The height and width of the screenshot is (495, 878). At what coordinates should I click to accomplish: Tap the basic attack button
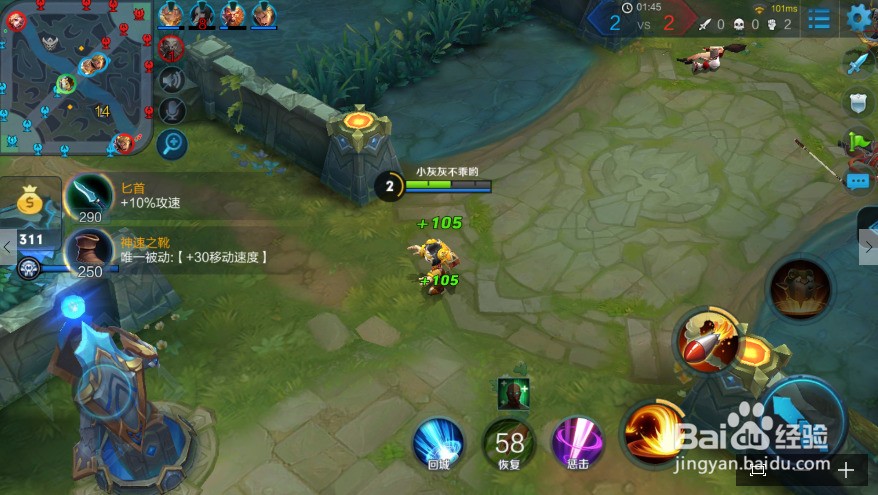(800, 420)
